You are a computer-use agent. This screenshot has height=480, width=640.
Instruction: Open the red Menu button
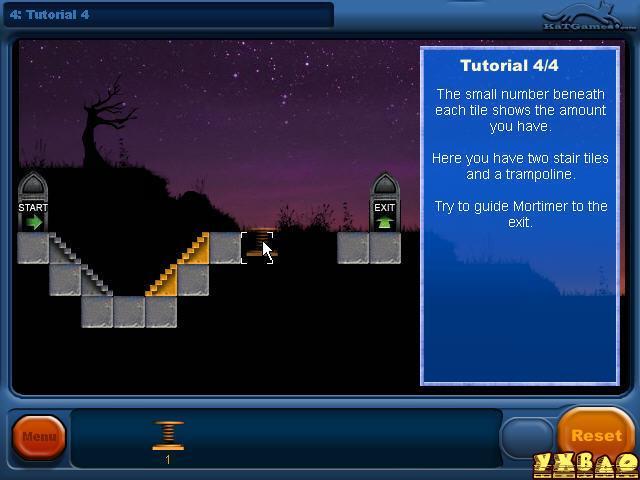[39, 437]
